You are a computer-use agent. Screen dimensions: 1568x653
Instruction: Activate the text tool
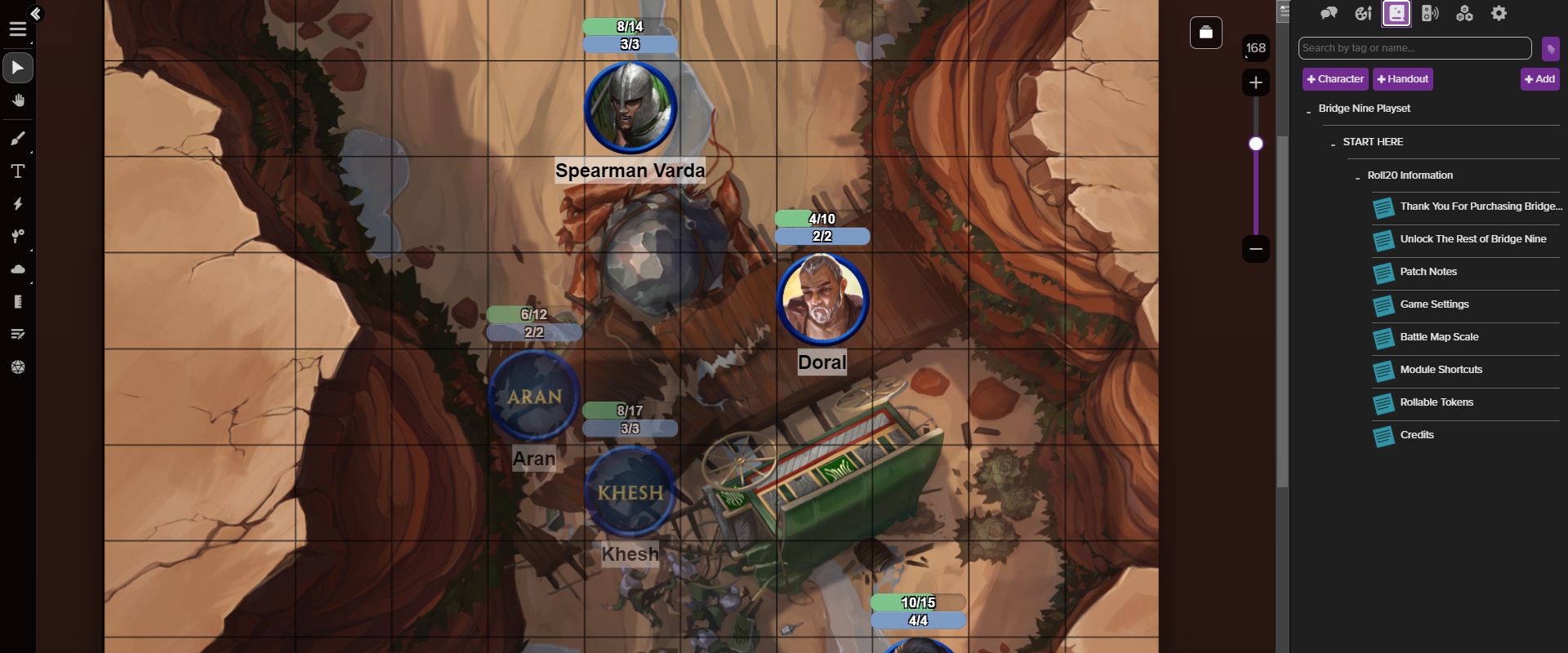[18, 171]
